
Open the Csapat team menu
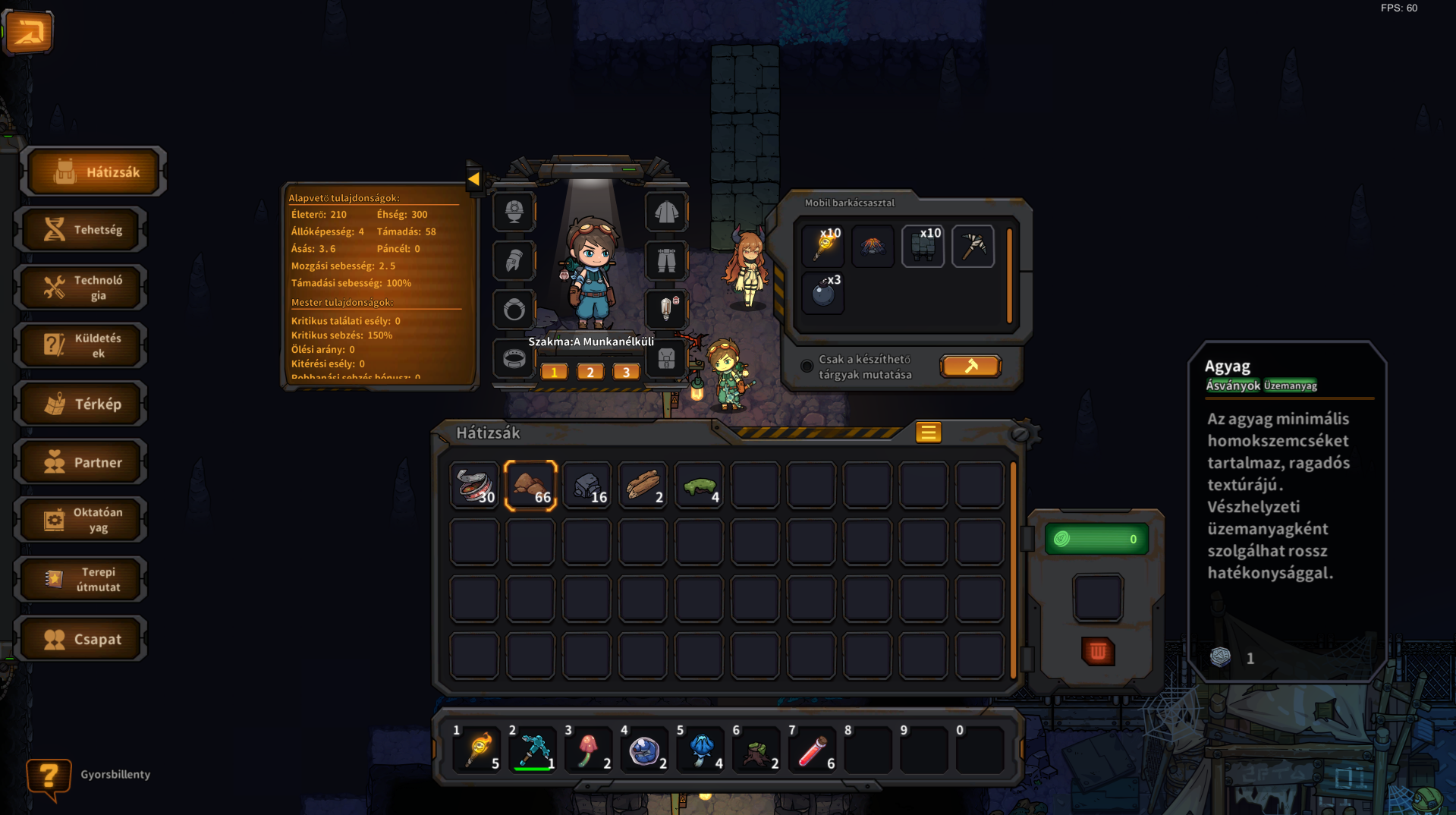pos(82,639)
